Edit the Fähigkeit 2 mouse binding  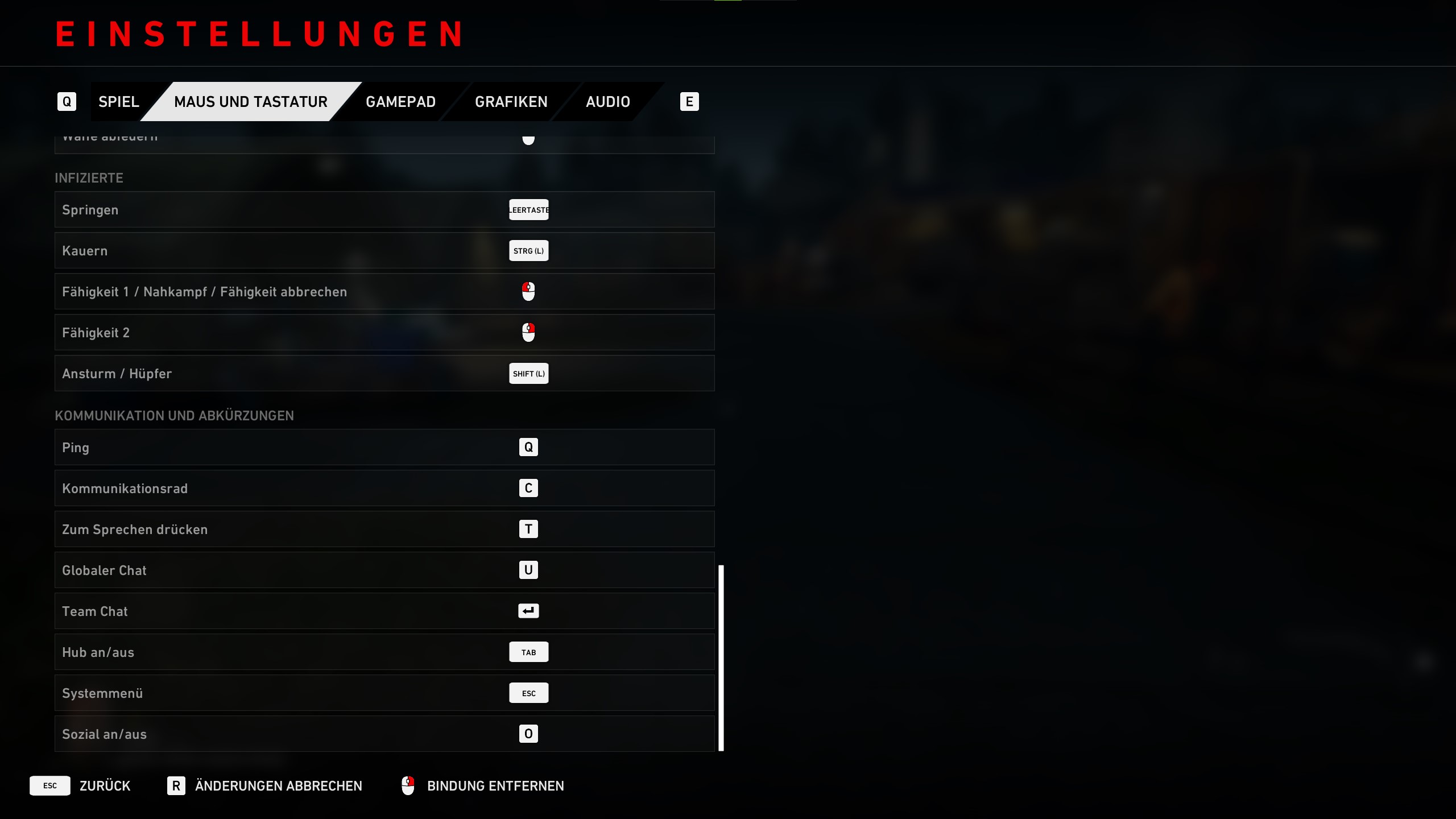pyautogui.click(x=528, y=333)
